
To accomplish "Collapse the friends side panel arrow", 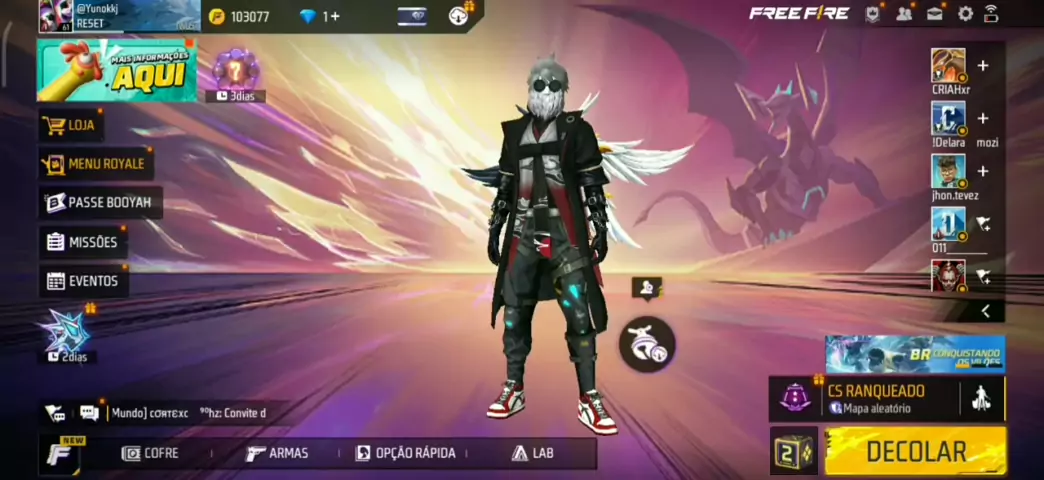I will 985,311.
